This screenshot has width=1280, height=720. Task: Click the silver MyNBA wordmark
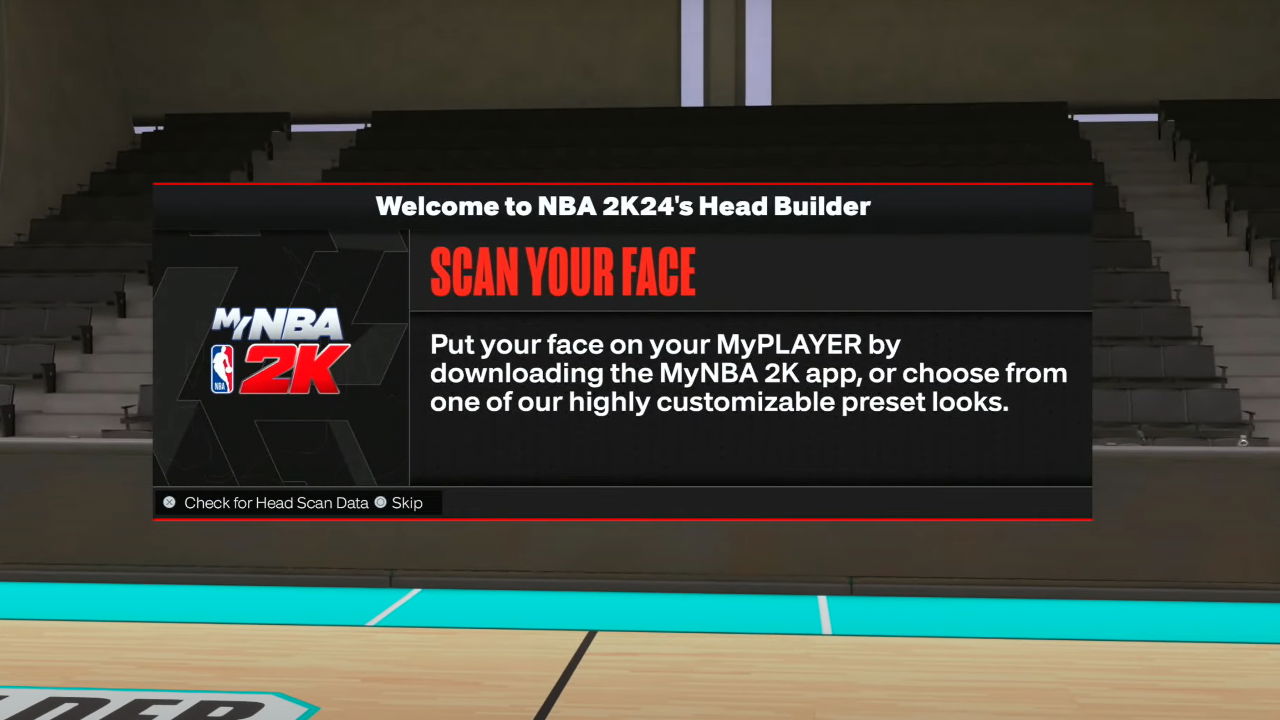pos(278,323)
